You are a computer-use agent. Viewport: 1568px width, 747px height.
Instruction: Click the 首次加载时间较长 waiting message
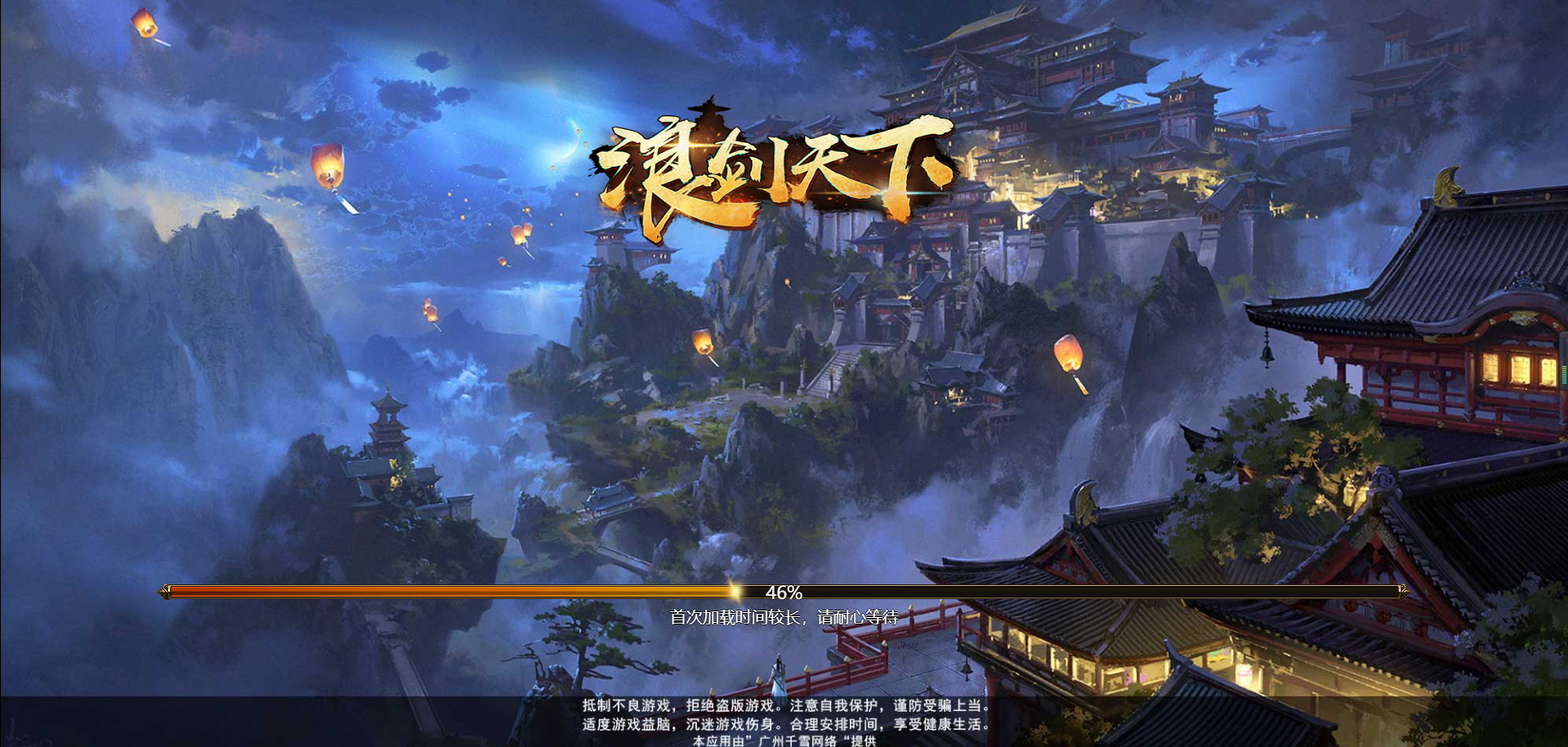click(786, 619)
